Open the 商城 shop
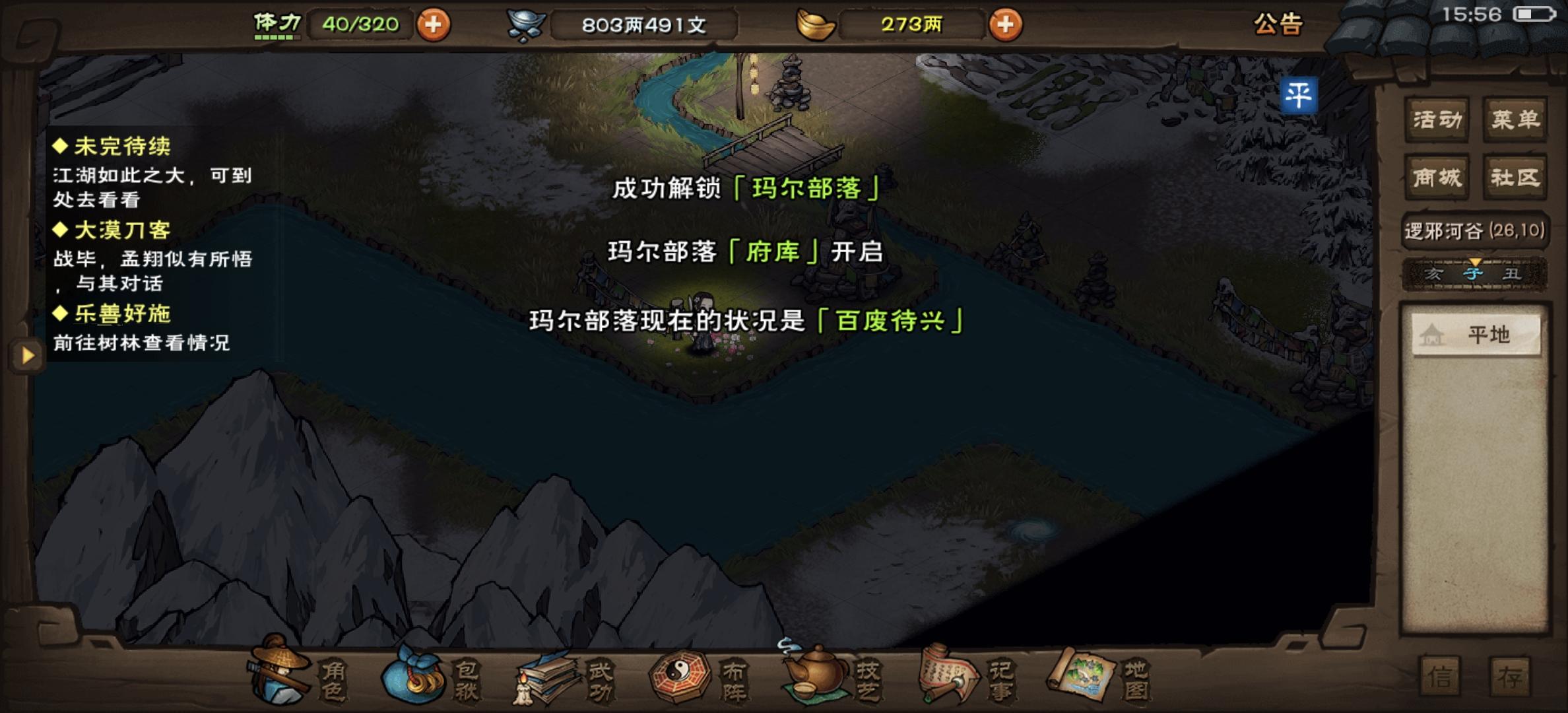 pos(1436,176)
